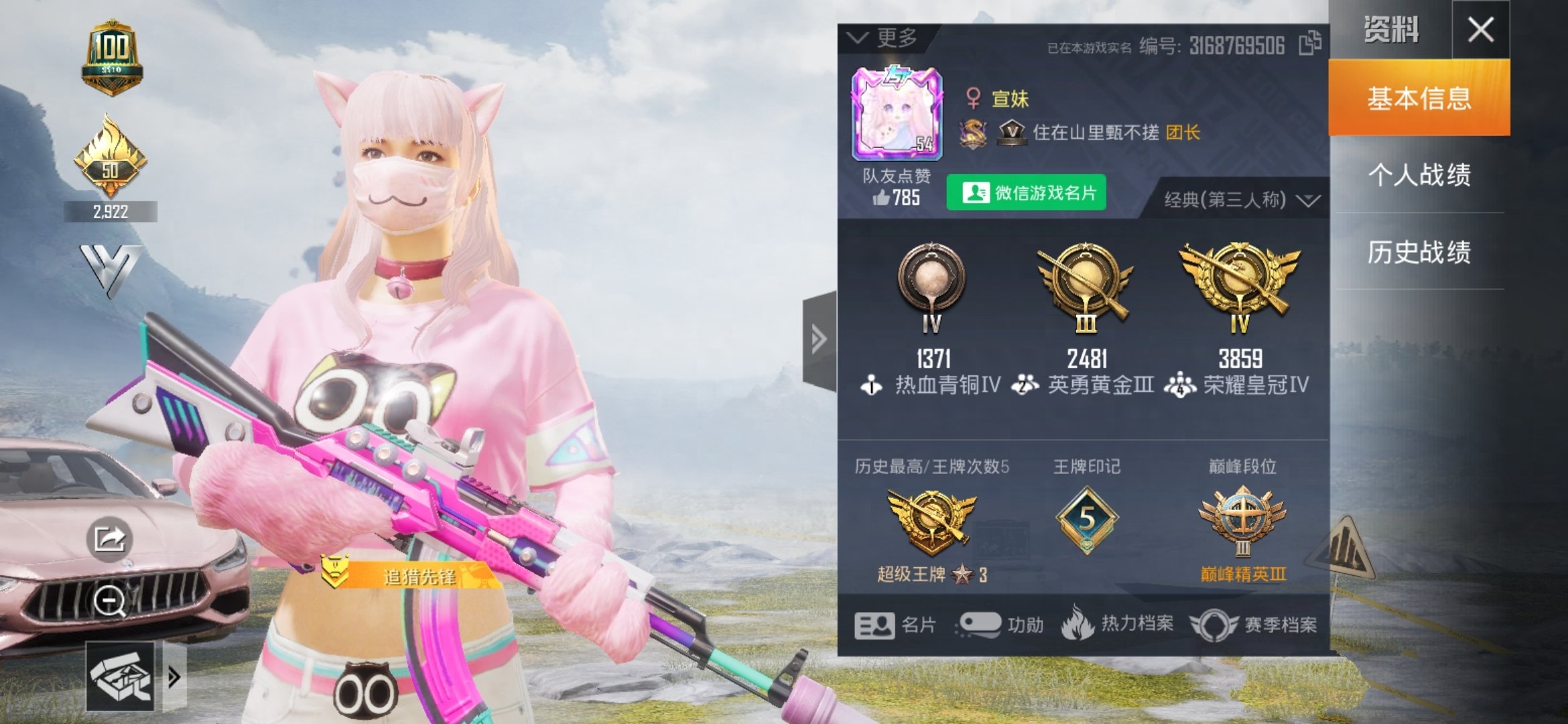This screenshot has width=1568, height=724.
Task: Close the profile panel with the X
Action: (x=1480, y=30)
